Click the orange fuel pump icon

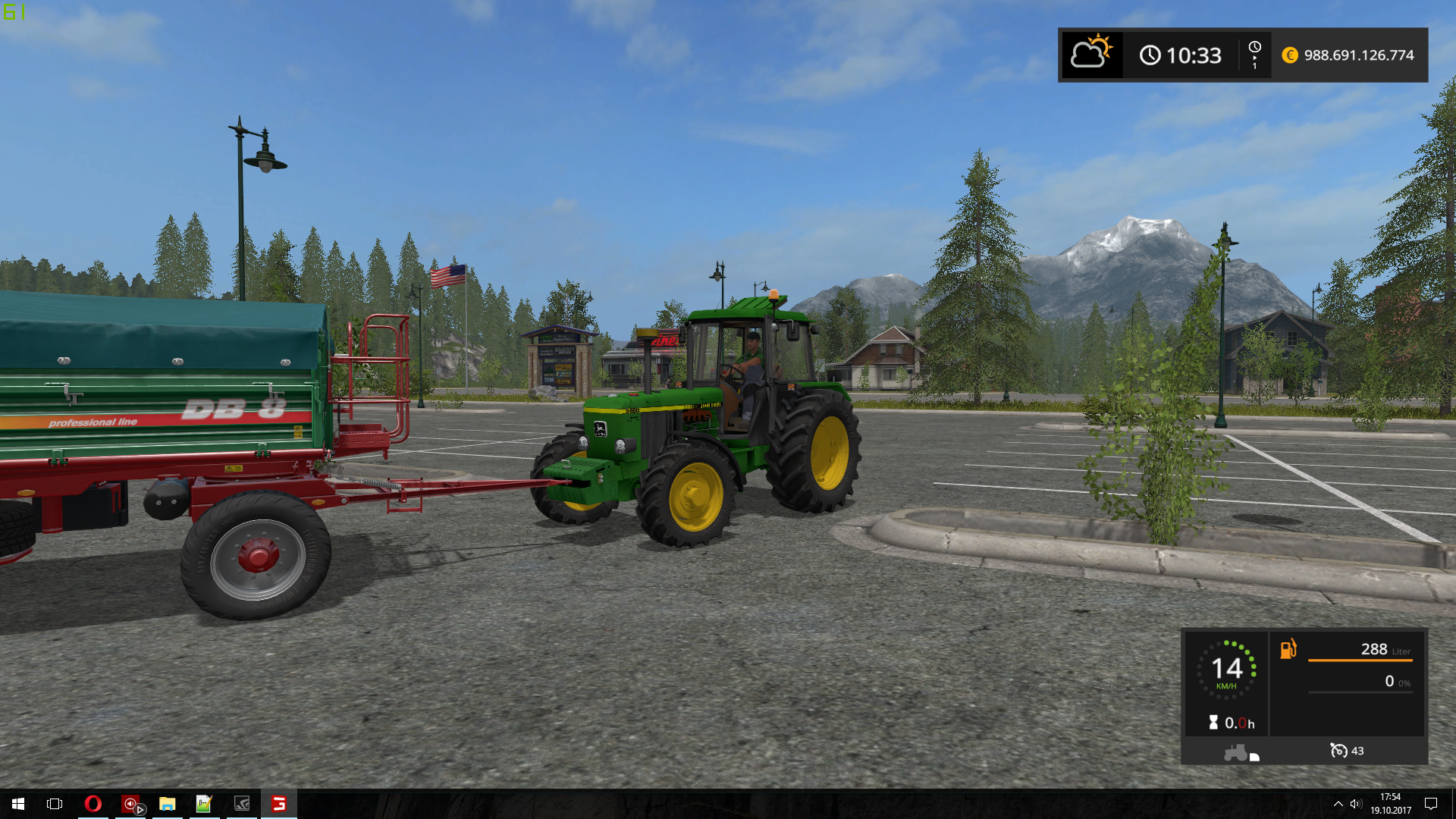pyautogui.click(x=1288, y=649)
